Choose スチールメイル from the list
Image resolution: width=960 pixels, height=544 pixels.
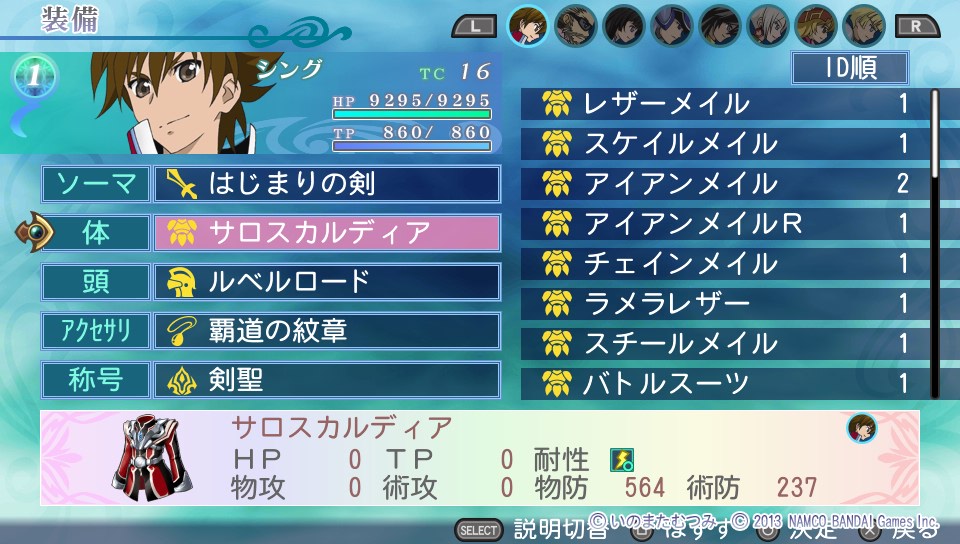point(722,343)
